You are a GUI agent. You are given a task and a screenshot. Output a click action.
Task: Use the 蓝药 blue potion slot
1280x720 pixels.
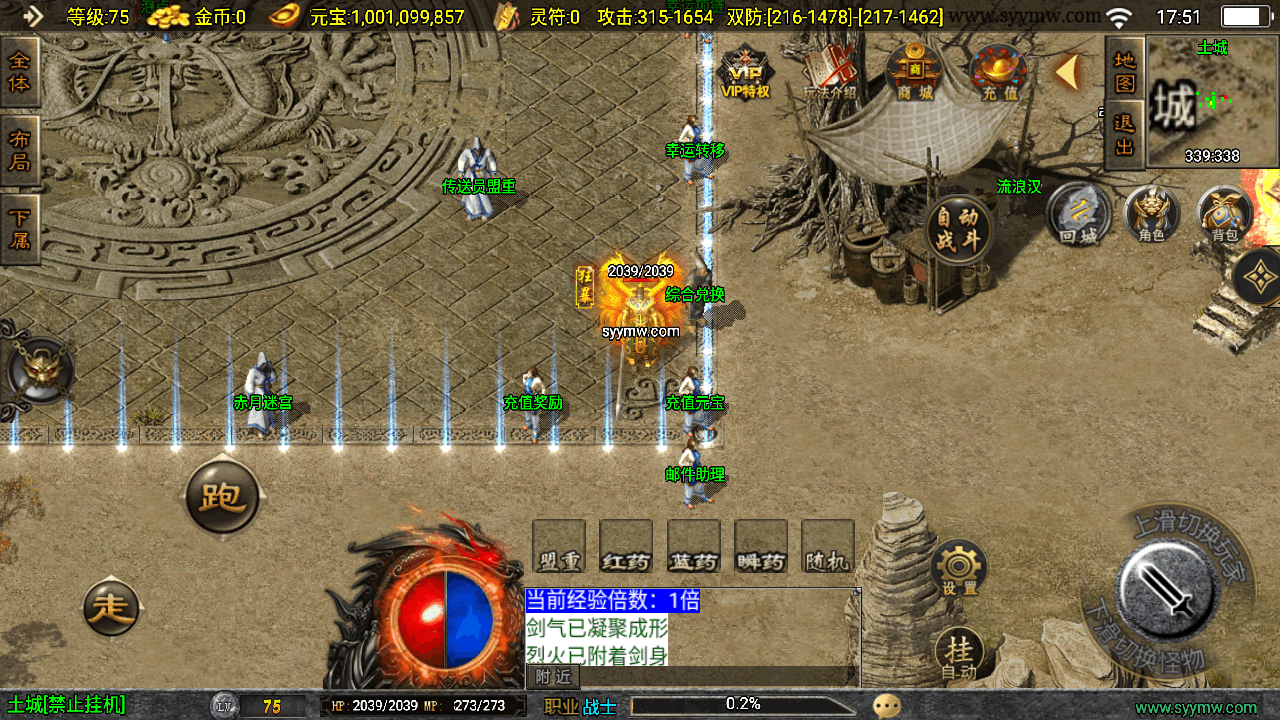[693, 547]
